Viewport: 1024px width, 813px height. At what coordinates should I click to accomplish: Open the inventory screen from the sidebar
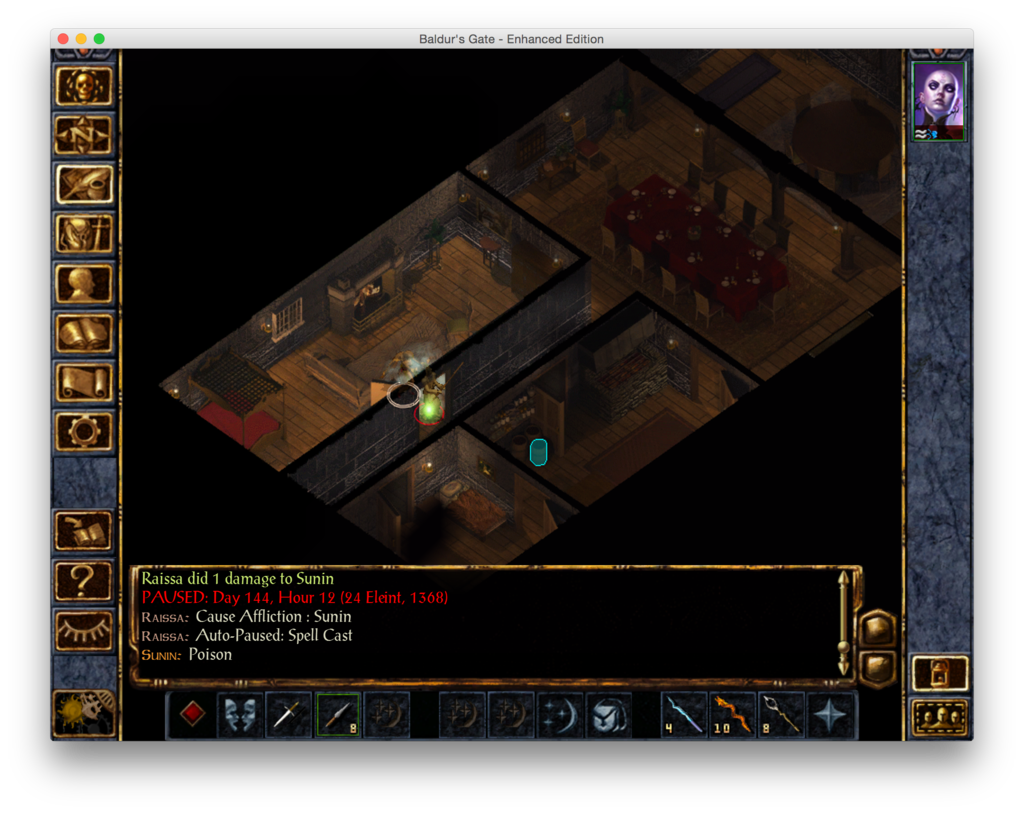tap(84, 234)
